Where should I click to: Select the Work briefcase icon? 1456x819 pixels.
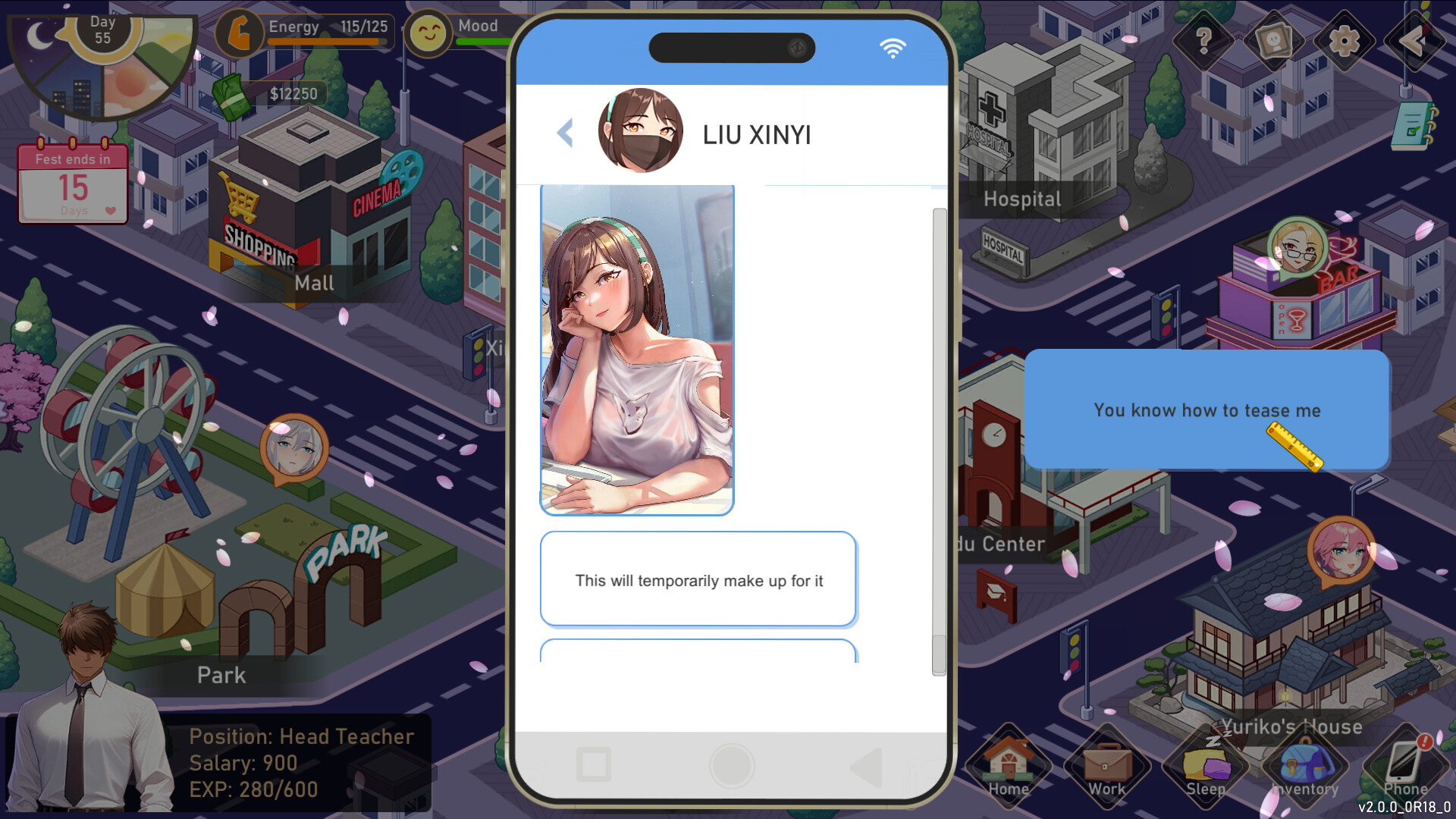tap(1105, 766)
